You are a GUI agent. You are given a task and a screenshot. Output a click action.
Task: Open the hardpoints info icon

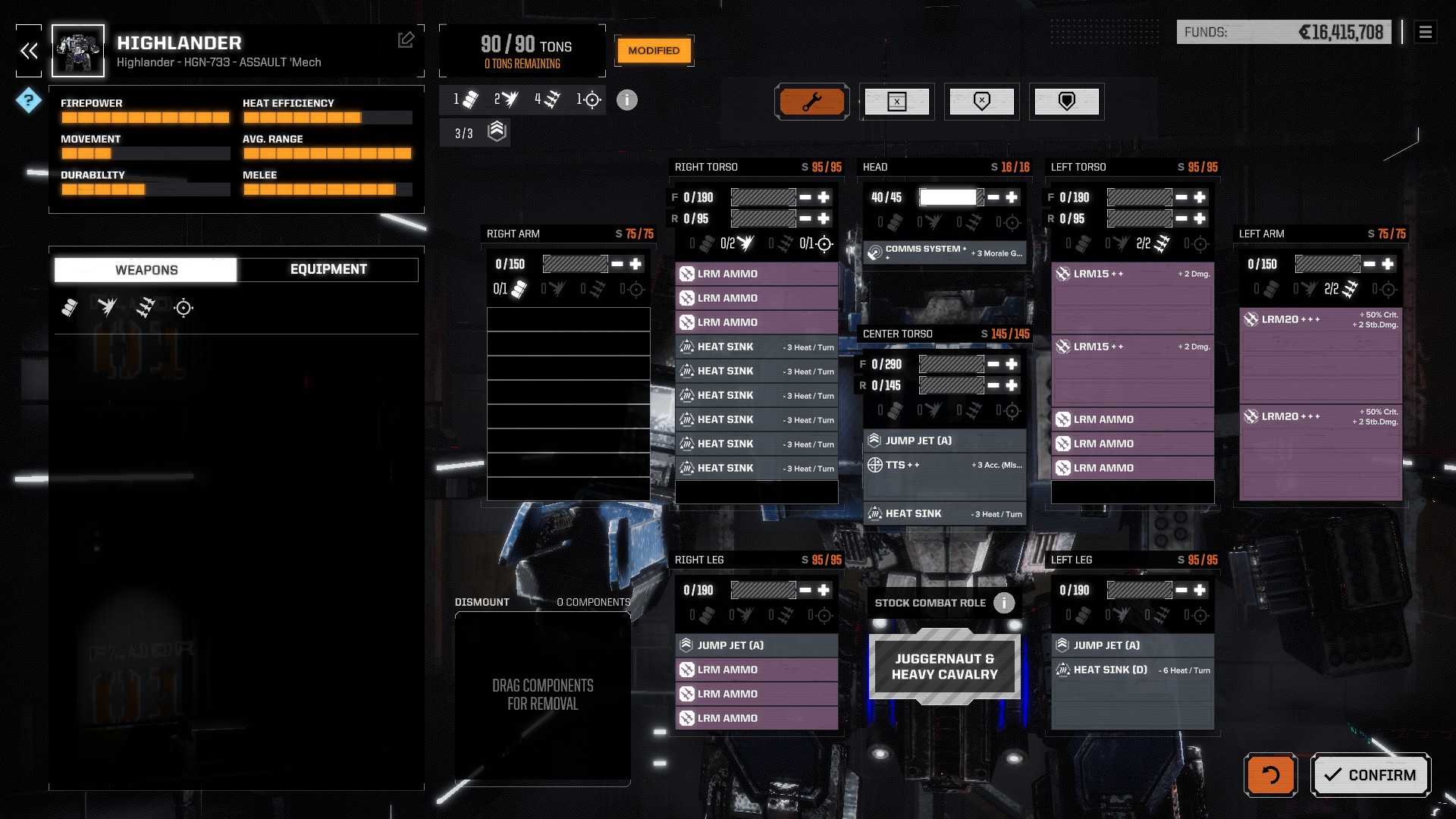pyautogui.click(x=626, y=100)
